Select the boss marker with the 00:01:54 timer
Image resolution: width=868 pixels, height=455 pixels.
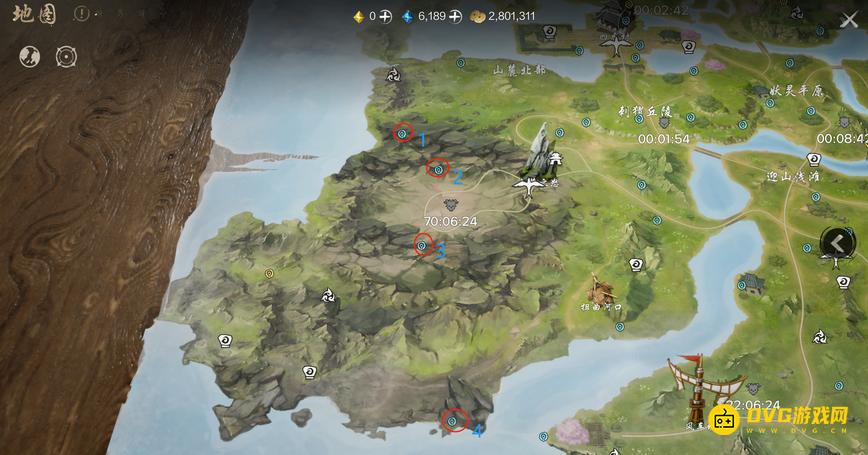pos(663,123)
